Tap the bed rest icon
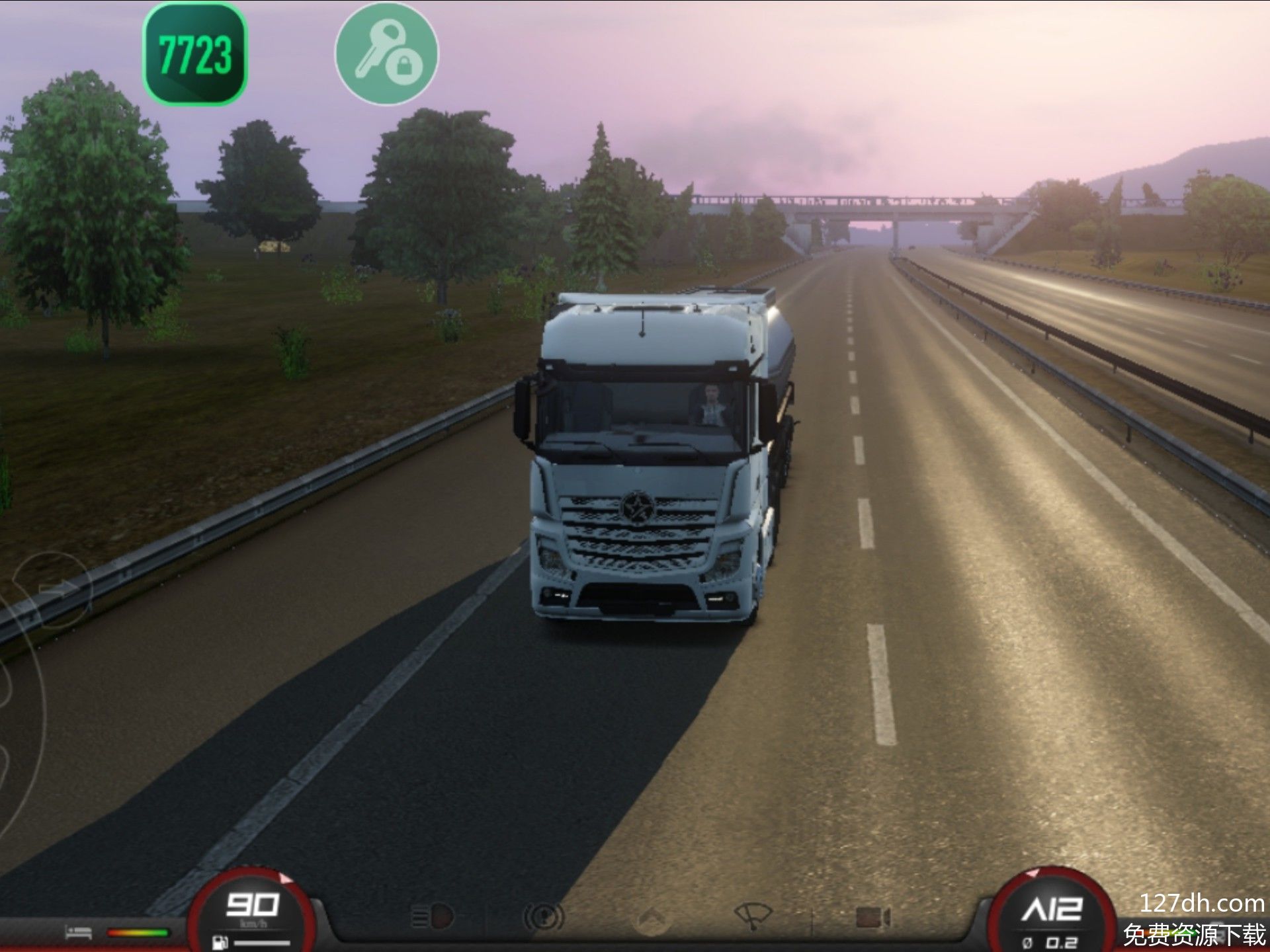The width and height of the screenshot is (1270, 952). pos(79,933)
